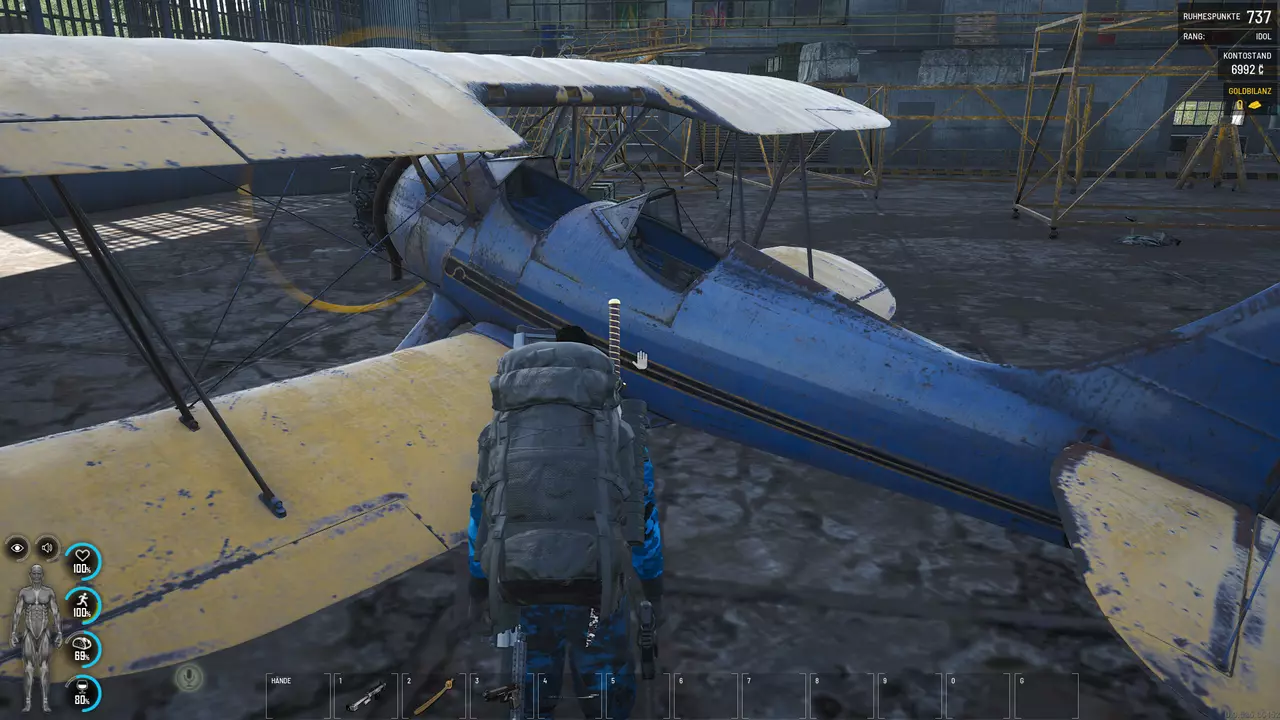Toggle the eye visibility indicator icon
The width and height of the screenshot is (1280, 720).
pyautogui.click(x=18, y=547)
